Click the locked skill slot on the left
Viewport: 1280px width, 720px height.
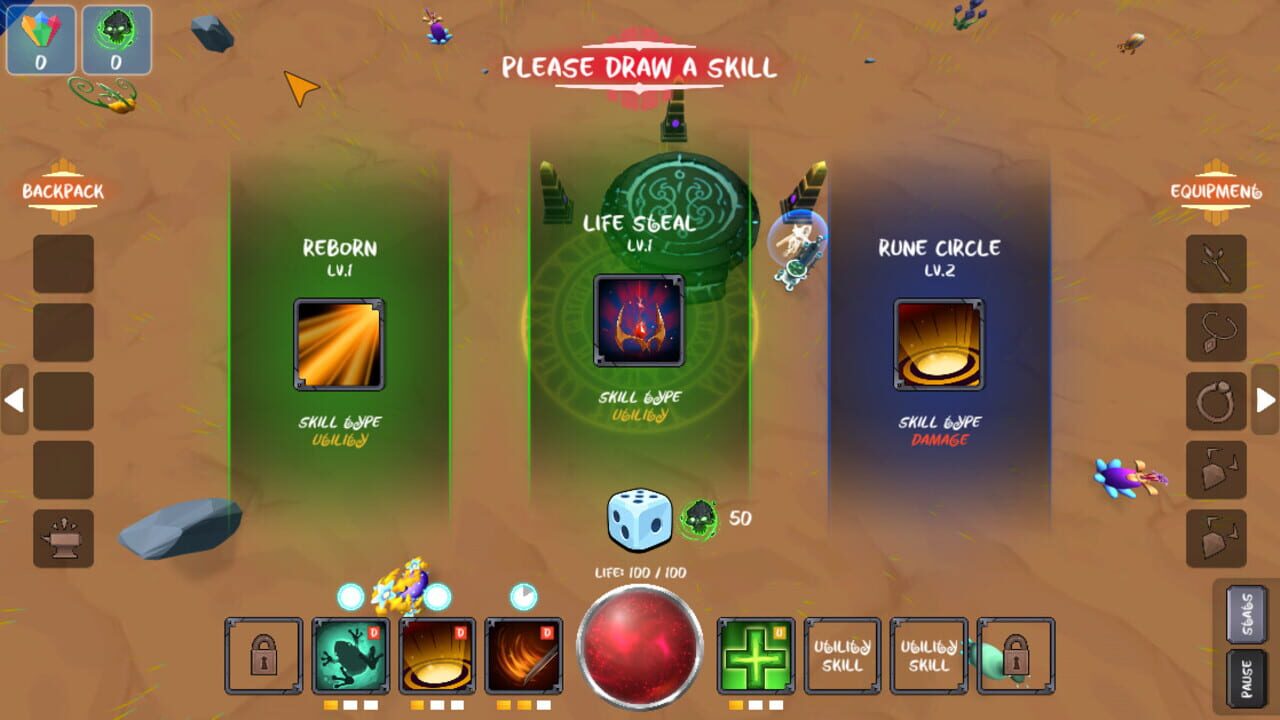[x=266, y=655]
